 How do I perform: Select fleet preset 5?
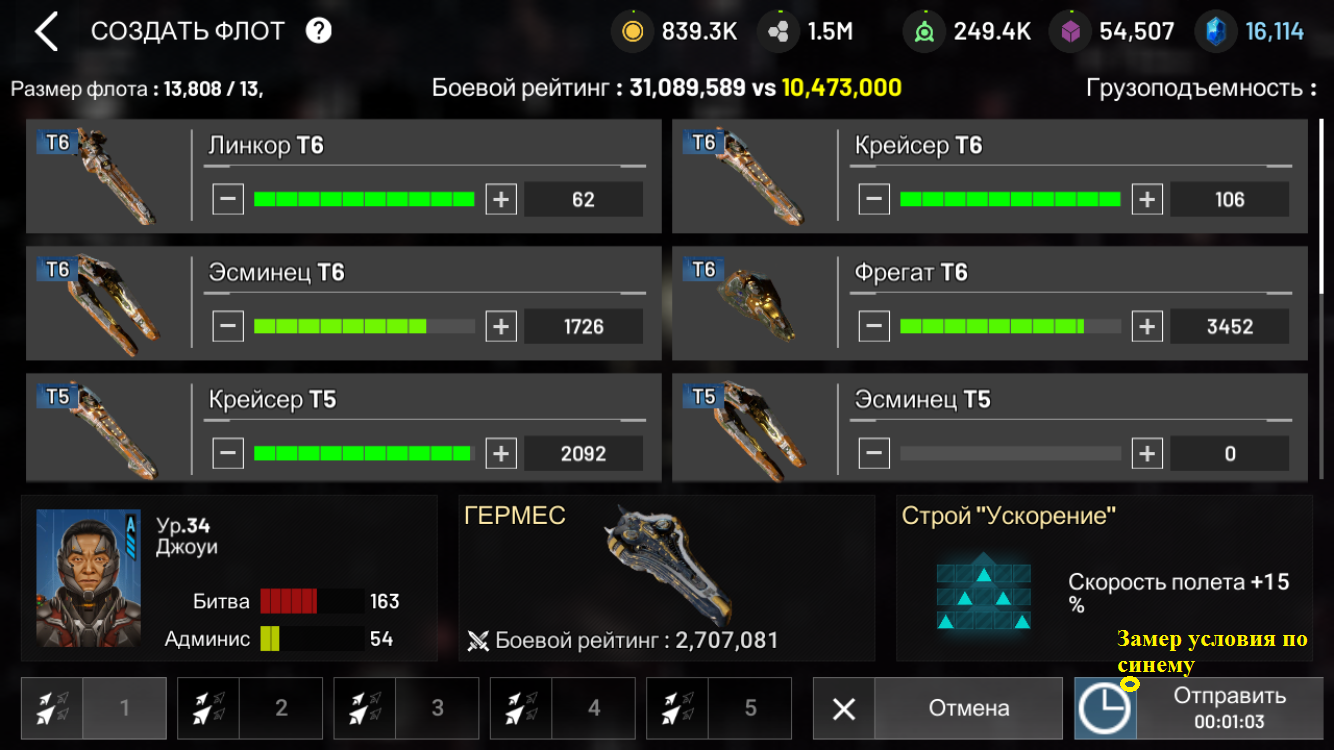(719, 708)
